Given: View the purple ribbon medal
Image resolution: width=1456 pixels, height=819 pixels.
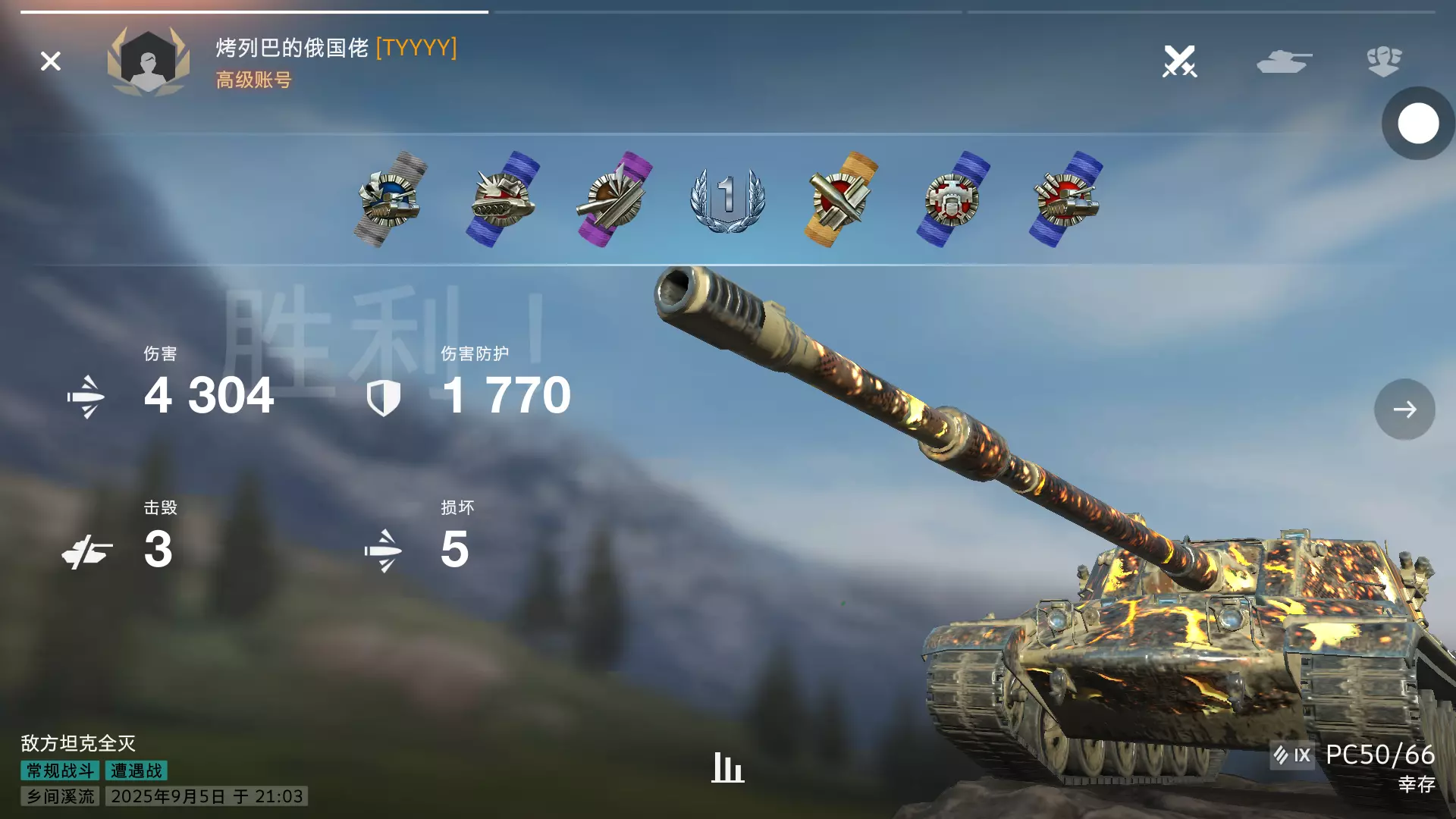Looking at the screenshot, I should [614, 199].
